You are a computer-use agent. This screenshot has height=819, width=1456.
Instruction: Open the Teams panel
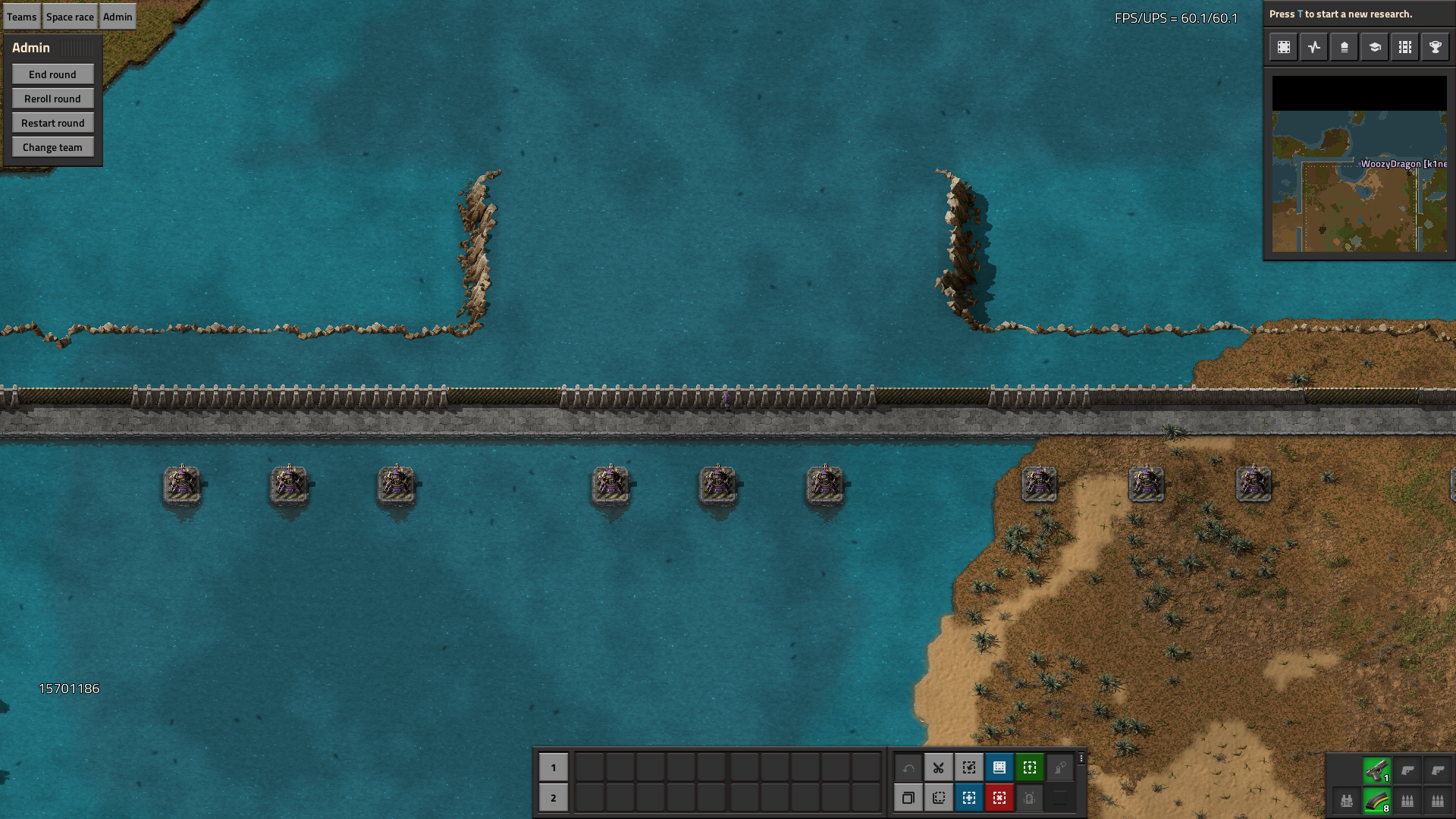point(22,17)
